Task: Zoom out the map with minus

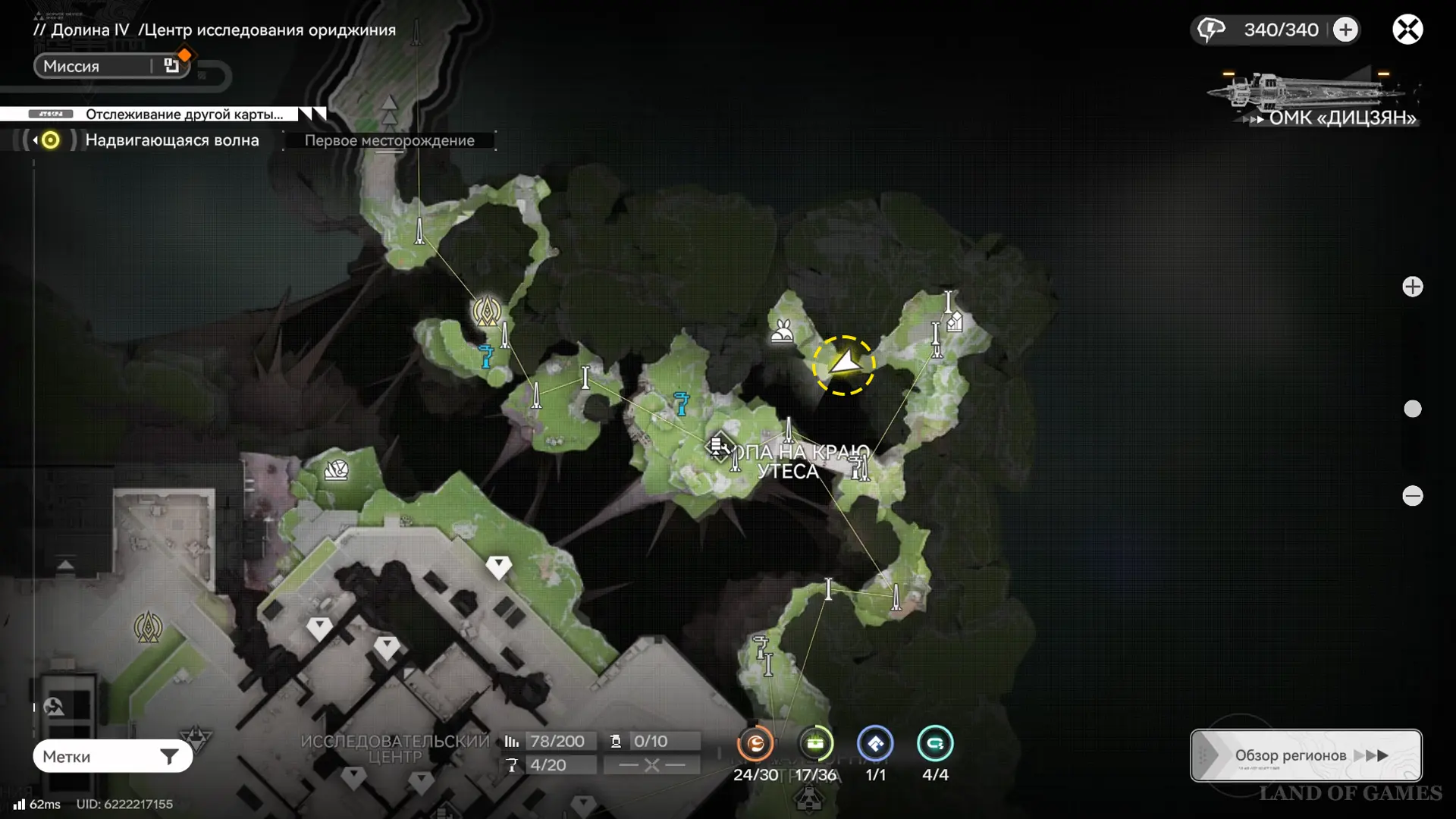Action: (1412, 496)
